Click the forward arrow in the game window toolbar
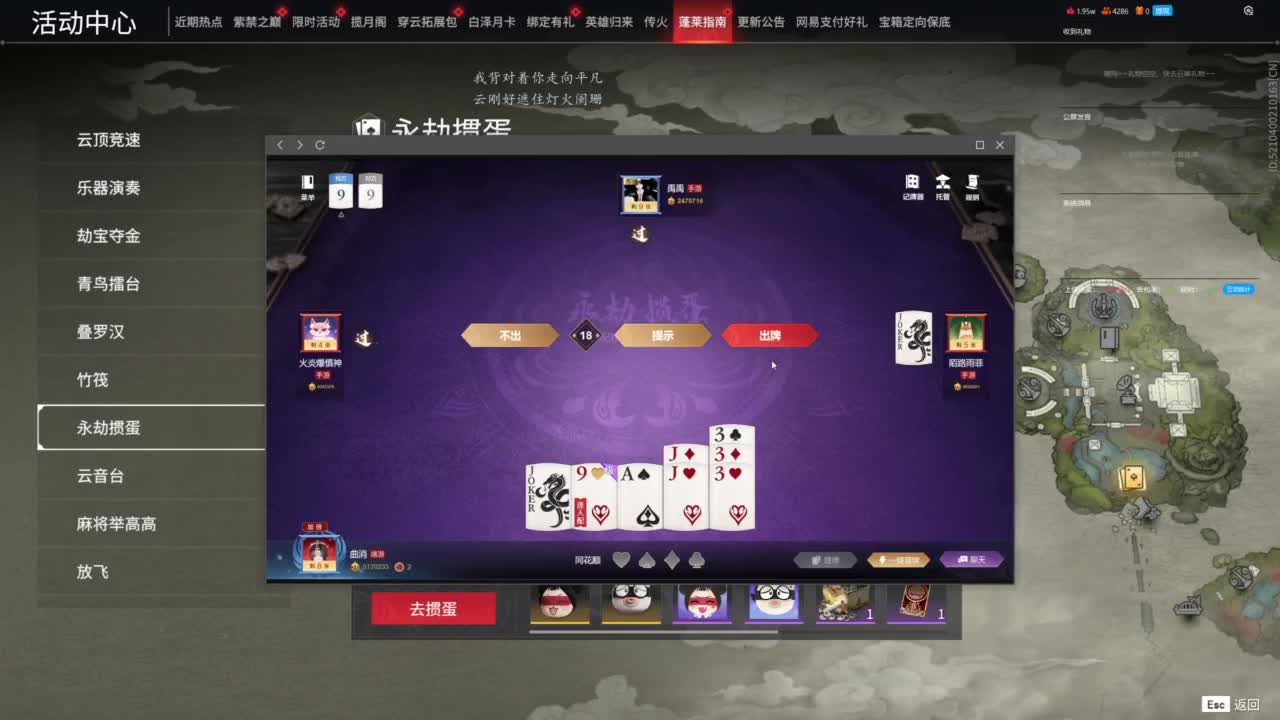This screenshot has height=720, width=1280. coord(299,145)
